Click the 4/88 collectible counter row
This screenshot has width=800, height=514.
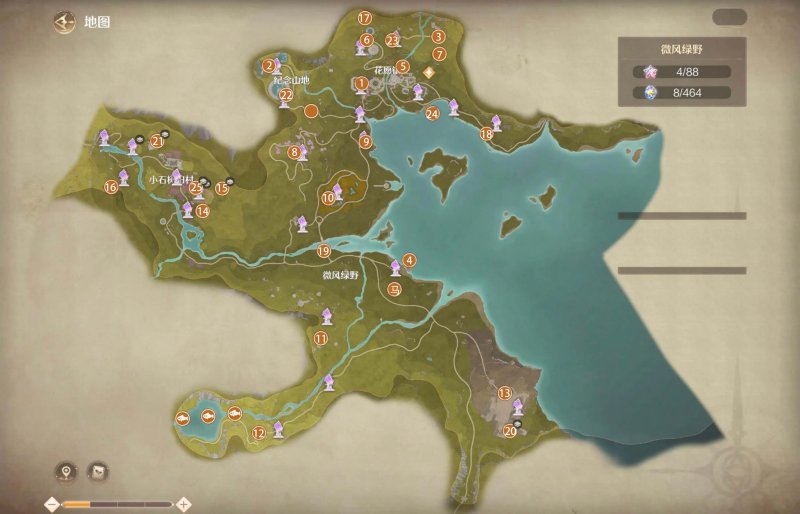[681, 71]
